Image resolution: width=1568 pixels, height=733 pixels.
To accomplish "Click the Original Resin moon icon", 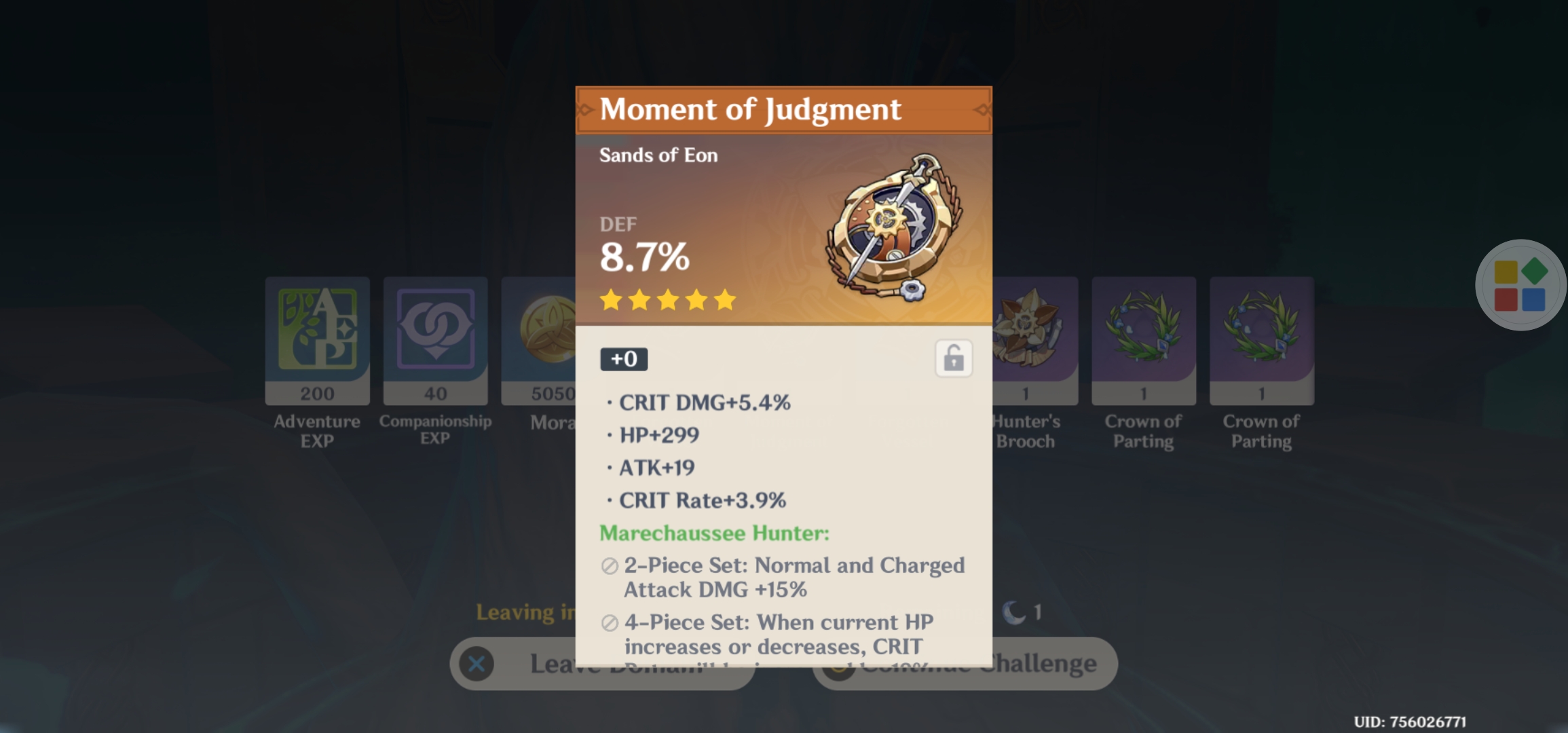I will tap(1011, 611).
